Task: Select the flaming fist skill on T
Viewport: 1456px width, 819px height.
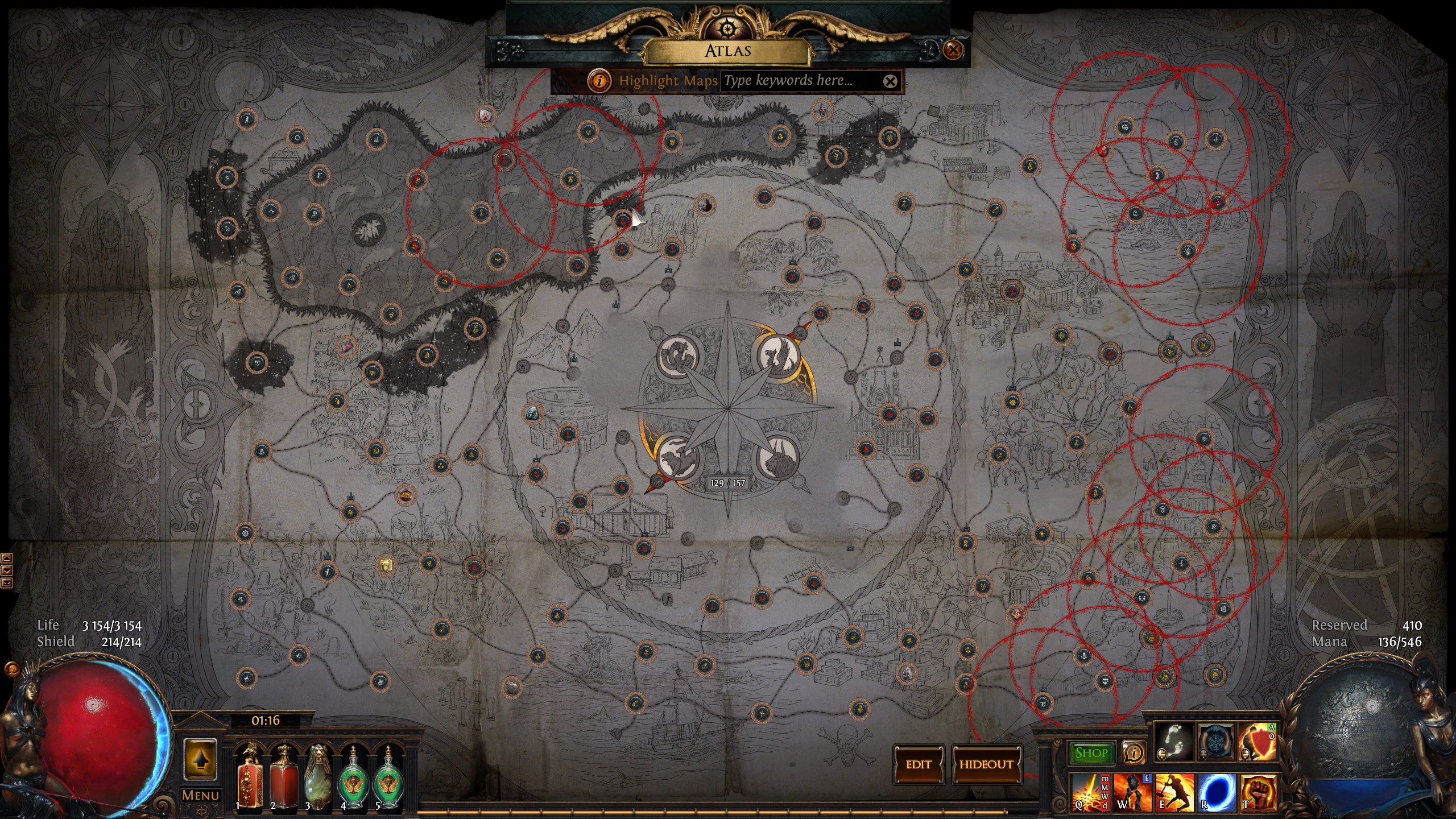Action: tap(1258, 792)
